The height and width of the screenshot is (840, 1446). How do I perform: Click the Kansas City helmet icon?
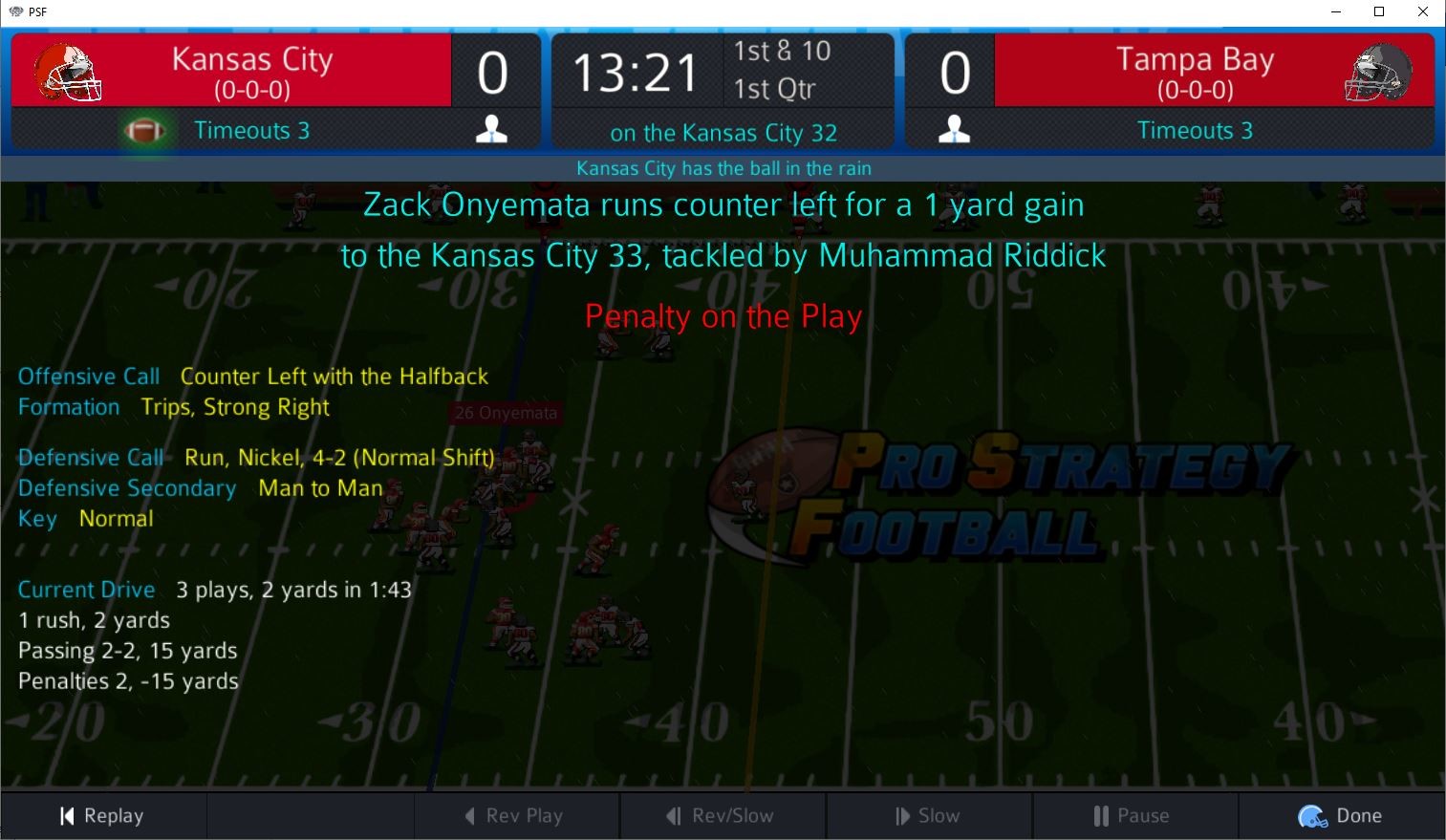point(65,72)
